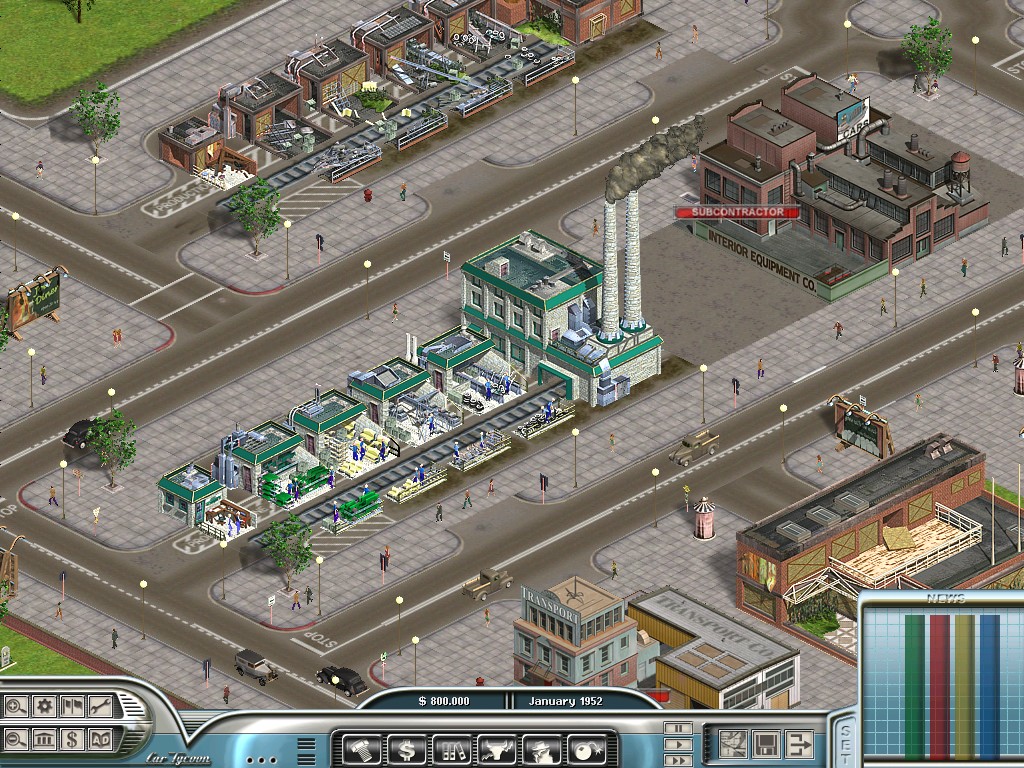Set game speed to fast forward

point(678,759)
